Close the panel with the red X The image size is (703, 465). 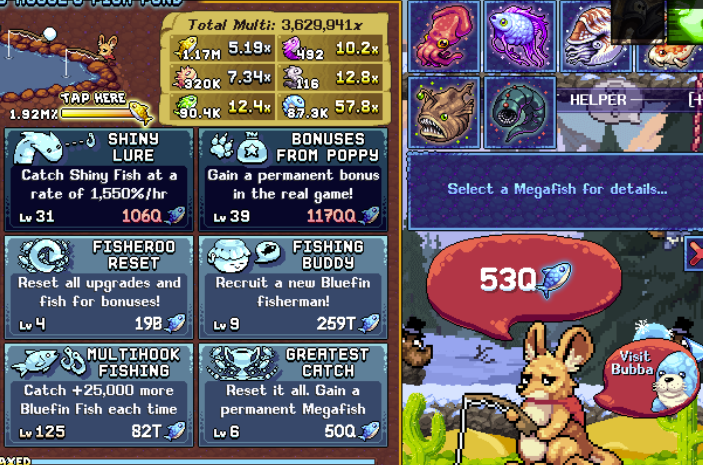point(695,253)
